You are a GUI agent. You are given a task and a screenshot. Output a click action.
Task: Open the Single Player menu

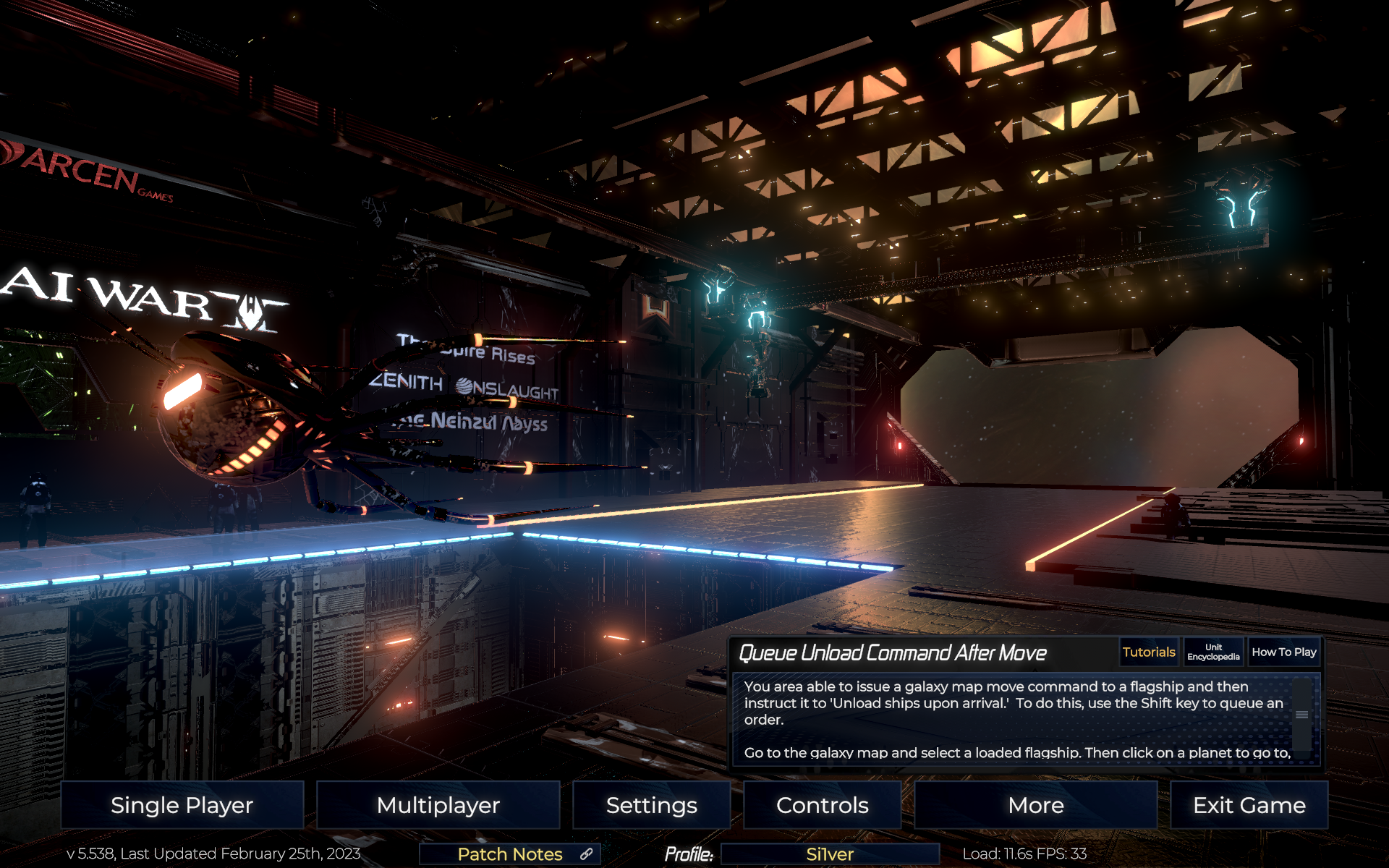tap(182, 805)
